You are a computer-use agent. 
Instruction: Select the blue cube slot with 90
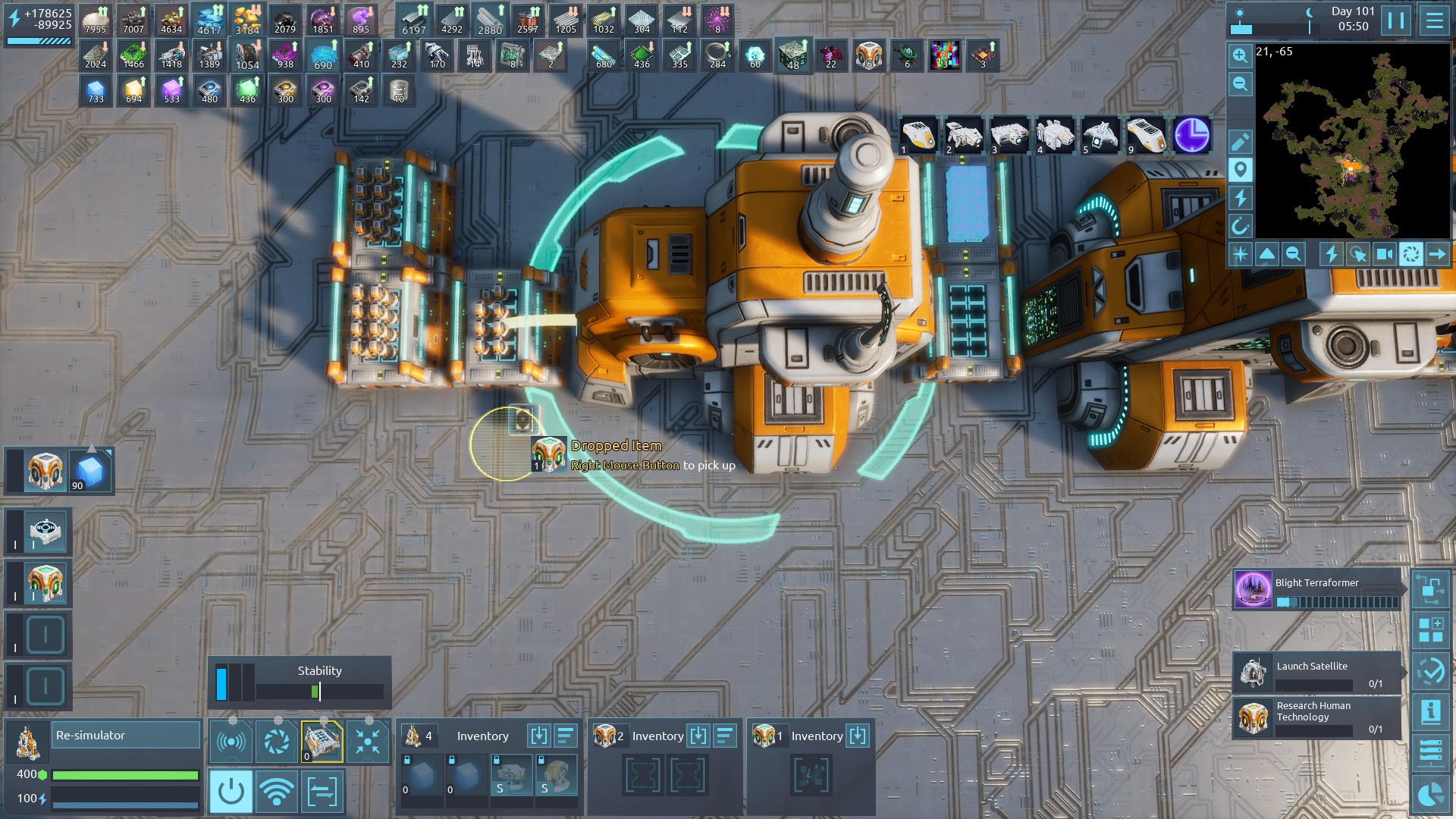tap(89, 472)
